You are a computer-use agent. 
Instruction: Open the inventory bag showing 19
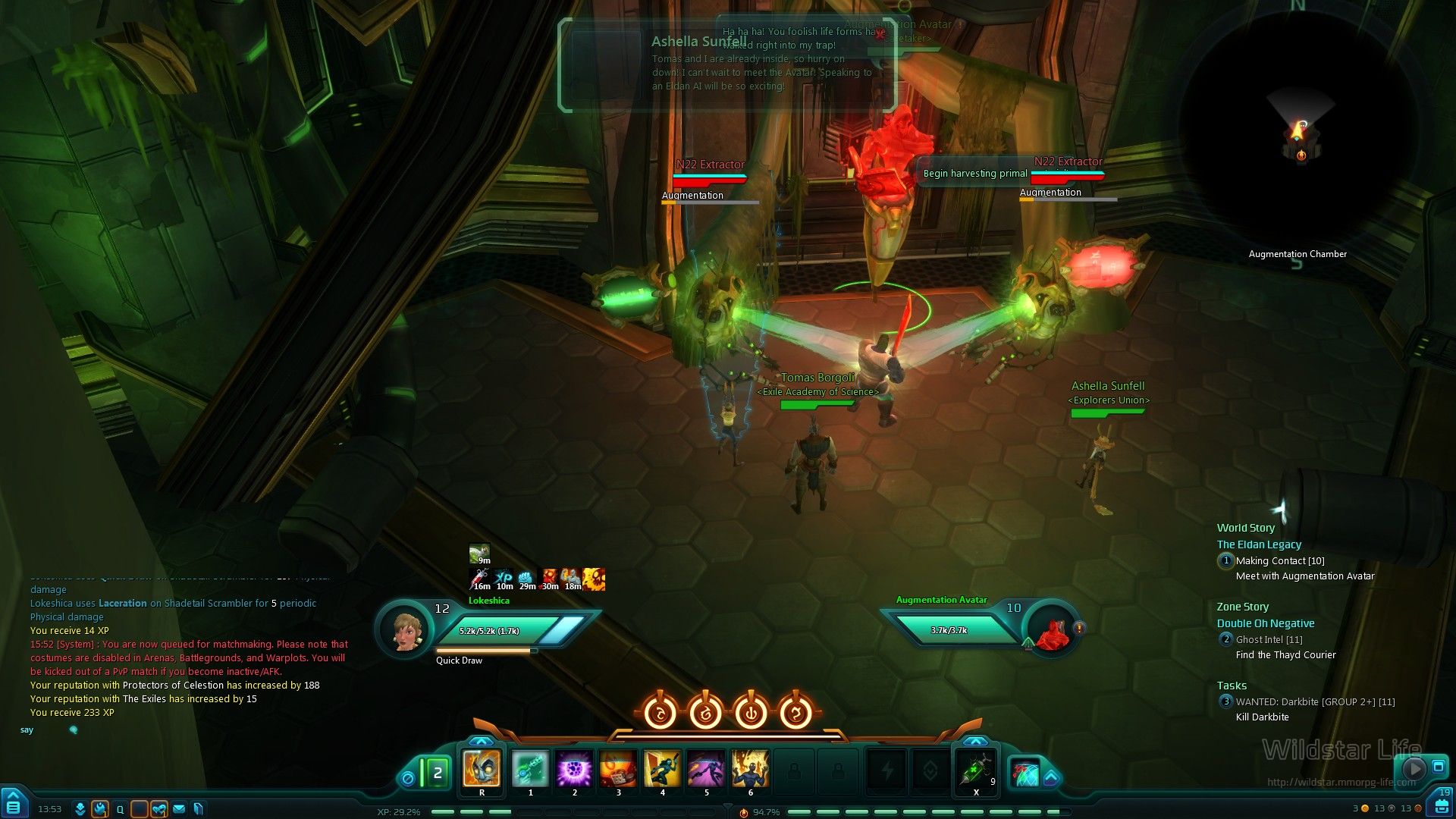click(x=1442, y=803)
